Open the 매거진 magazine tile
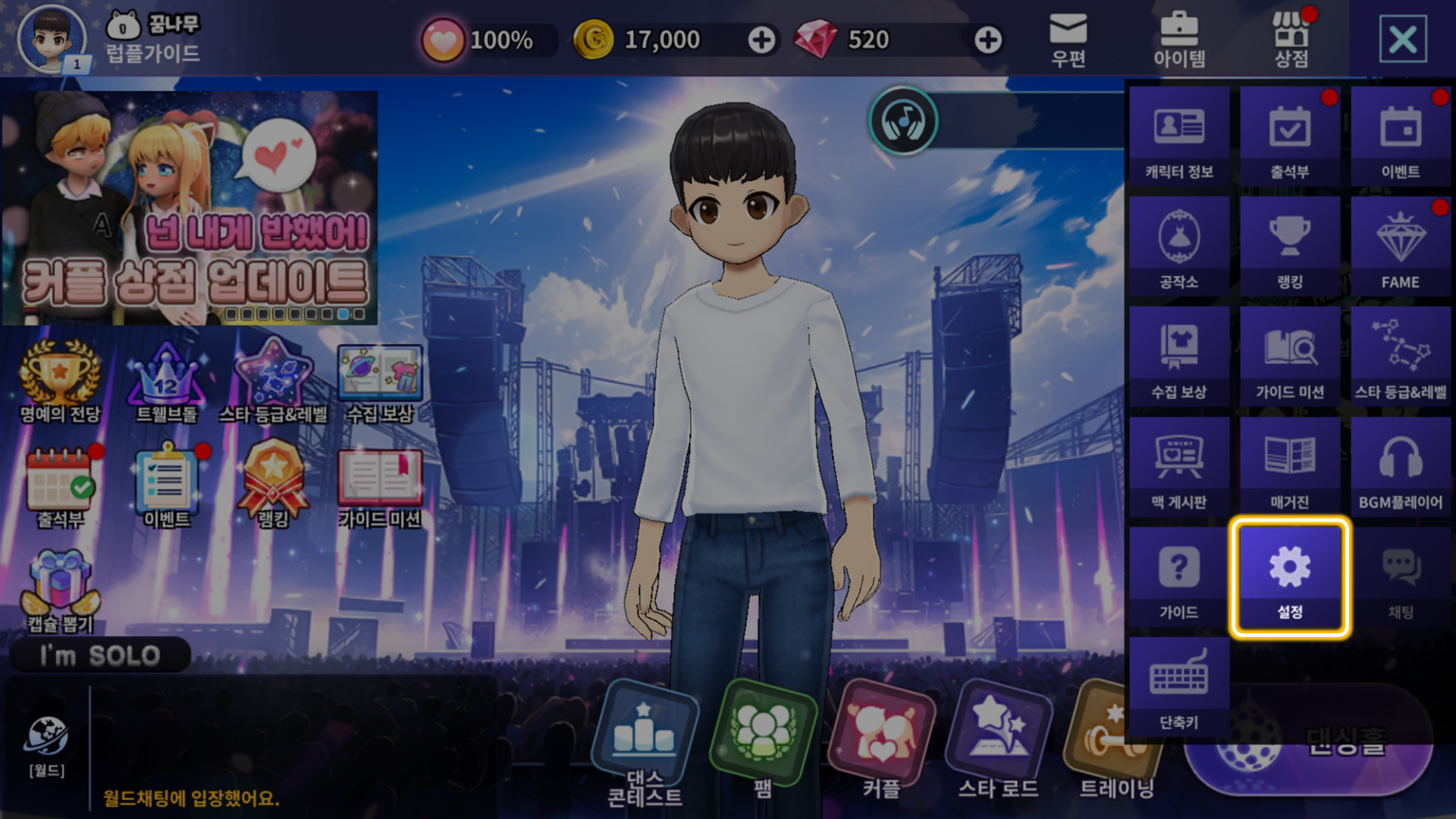The height and width of the screenshot is (819, 1456). click(1289, 466)
